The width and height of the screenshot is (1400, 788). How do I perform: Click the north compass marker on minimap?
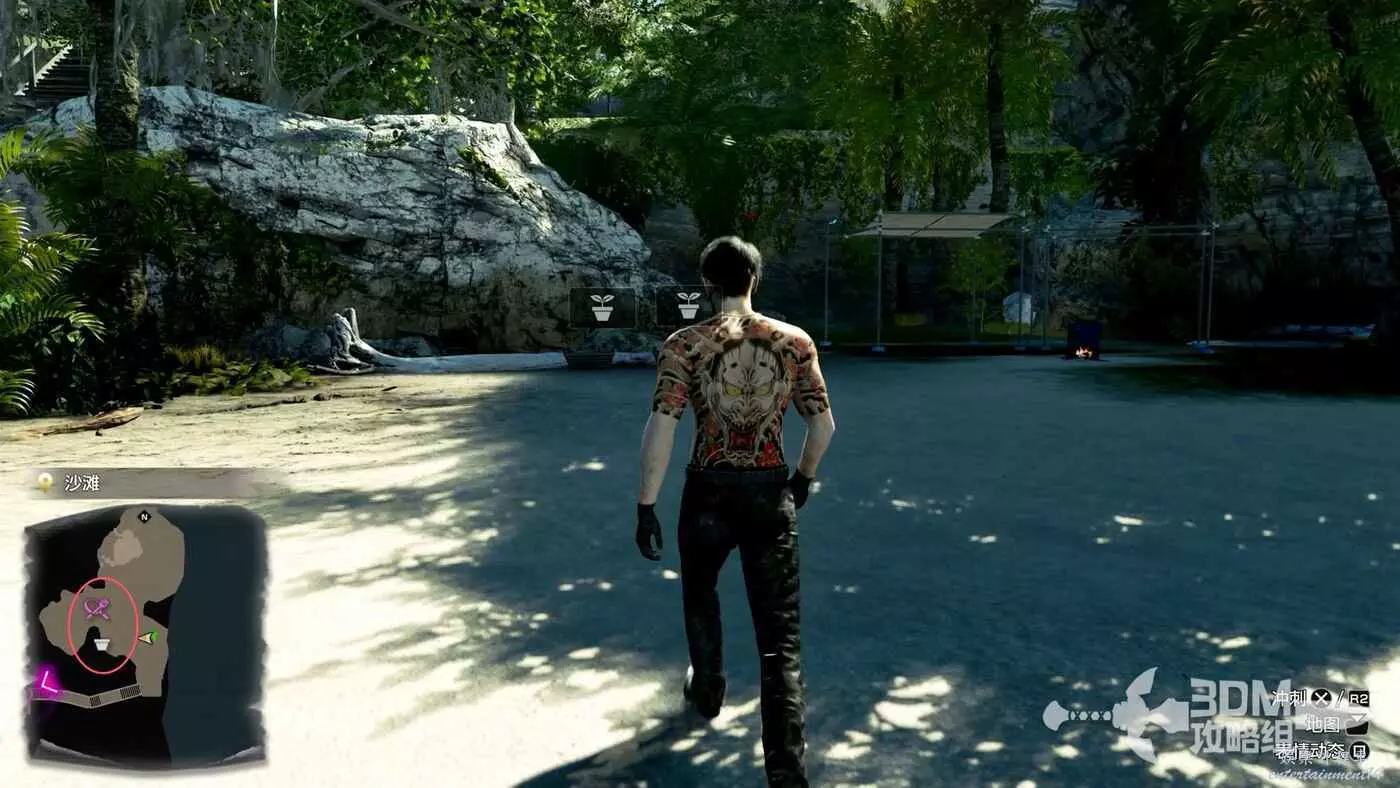tap(144, 517)
